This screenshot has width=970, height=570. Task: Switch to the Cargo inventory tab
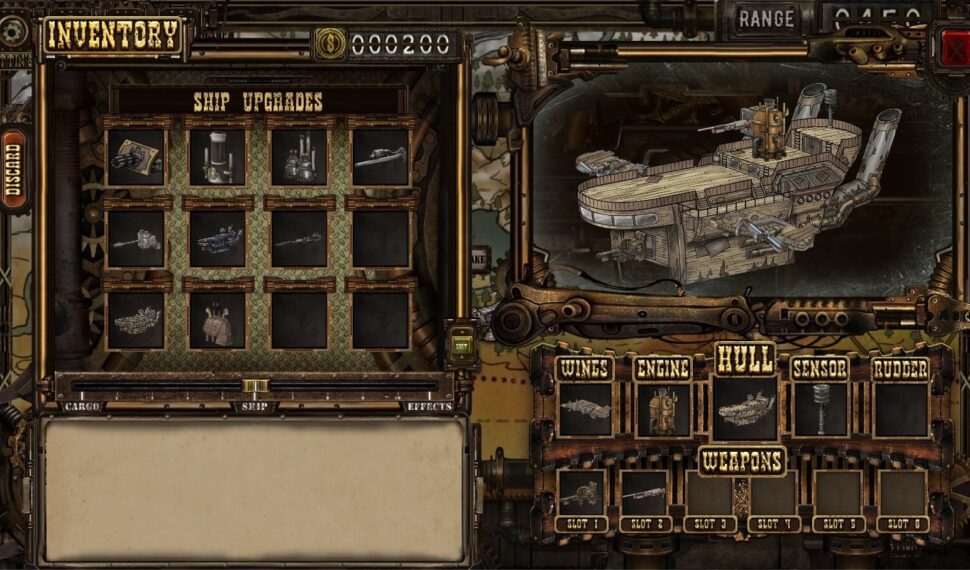[x=82, y=407]
